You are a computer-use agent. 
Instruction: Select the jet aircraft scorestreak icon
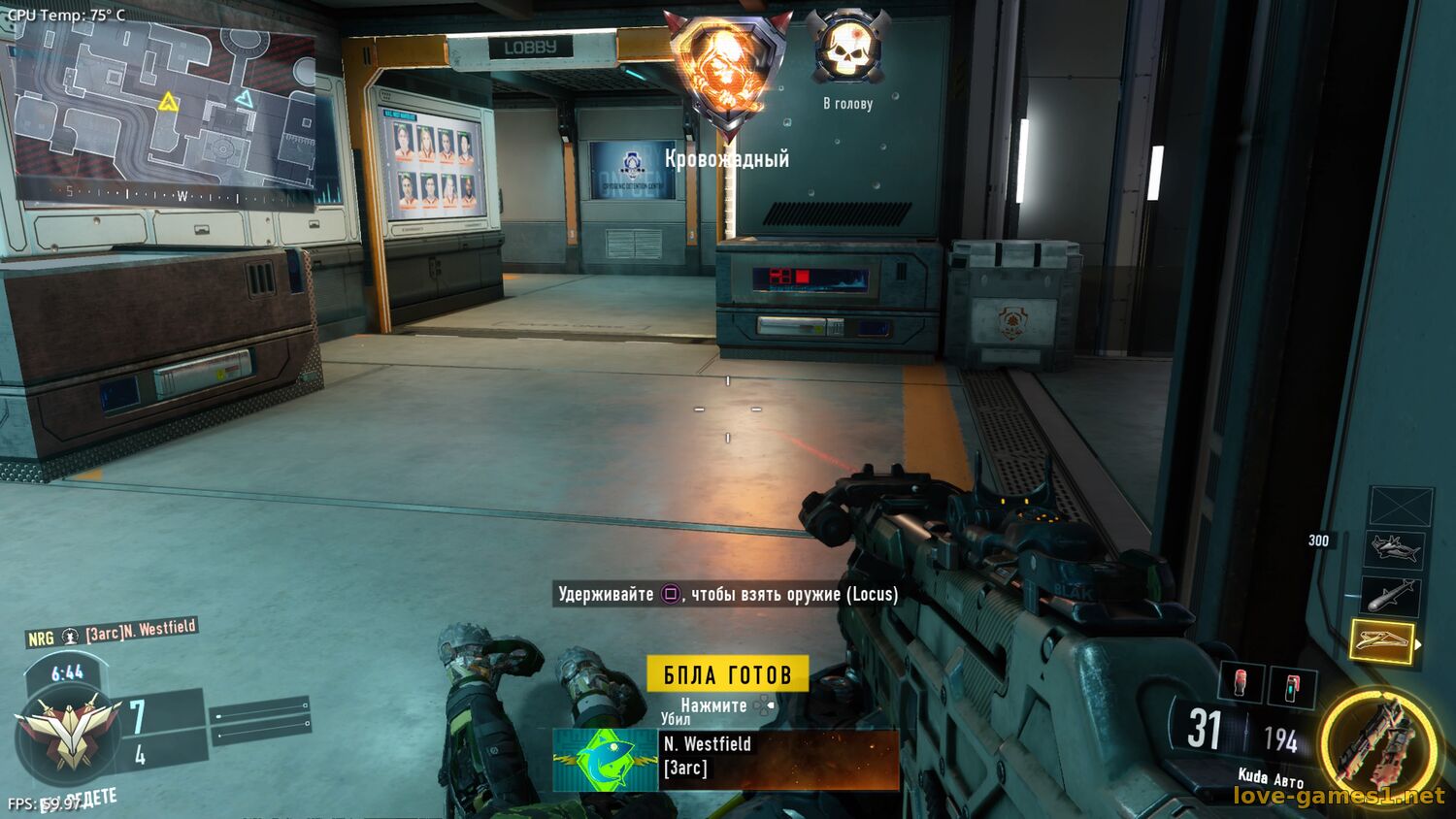pyautogui.click(x=1394, y=549)
